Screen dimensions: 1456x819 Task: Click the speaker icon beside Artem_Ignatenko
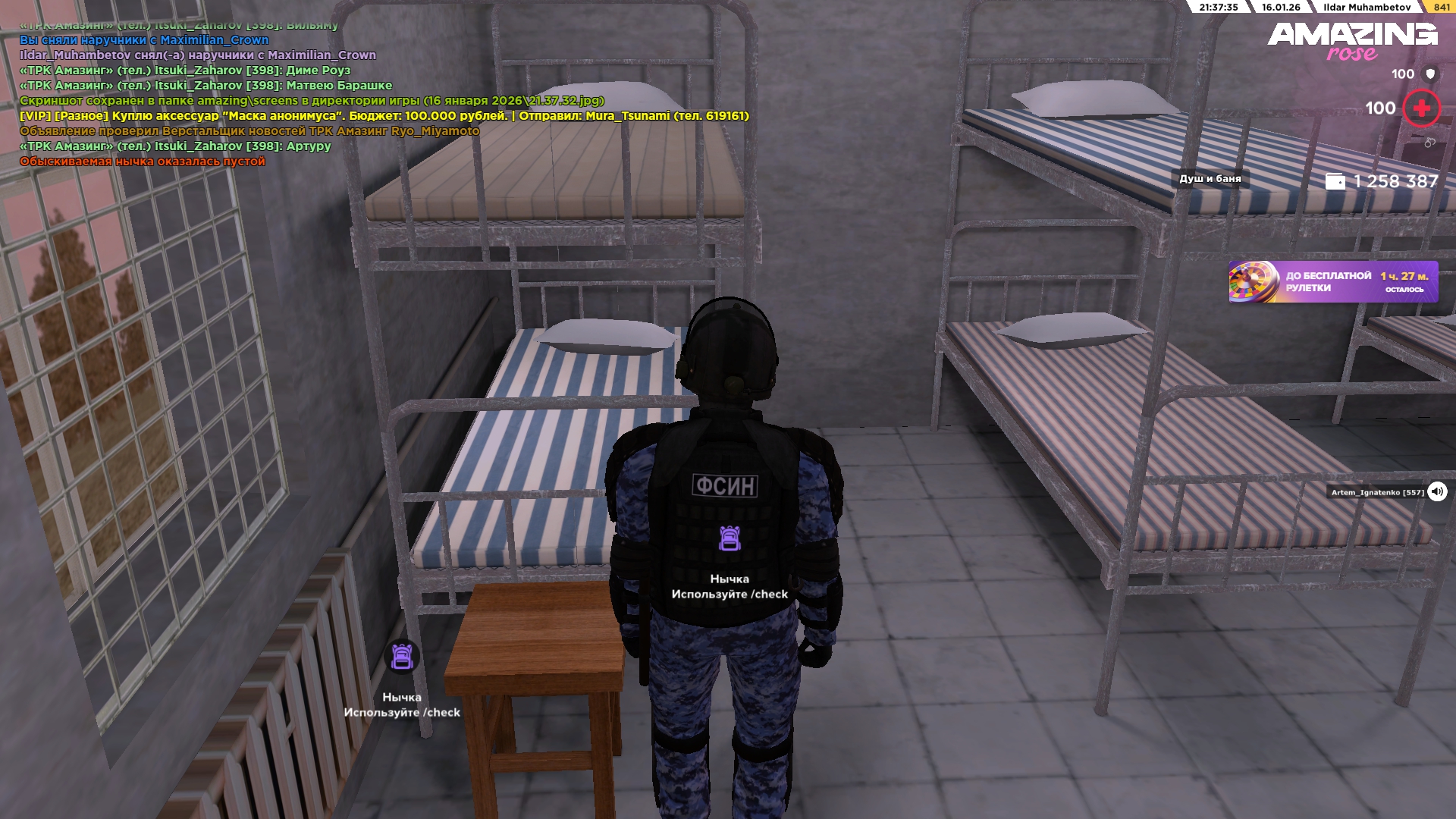pos(1437,491)
